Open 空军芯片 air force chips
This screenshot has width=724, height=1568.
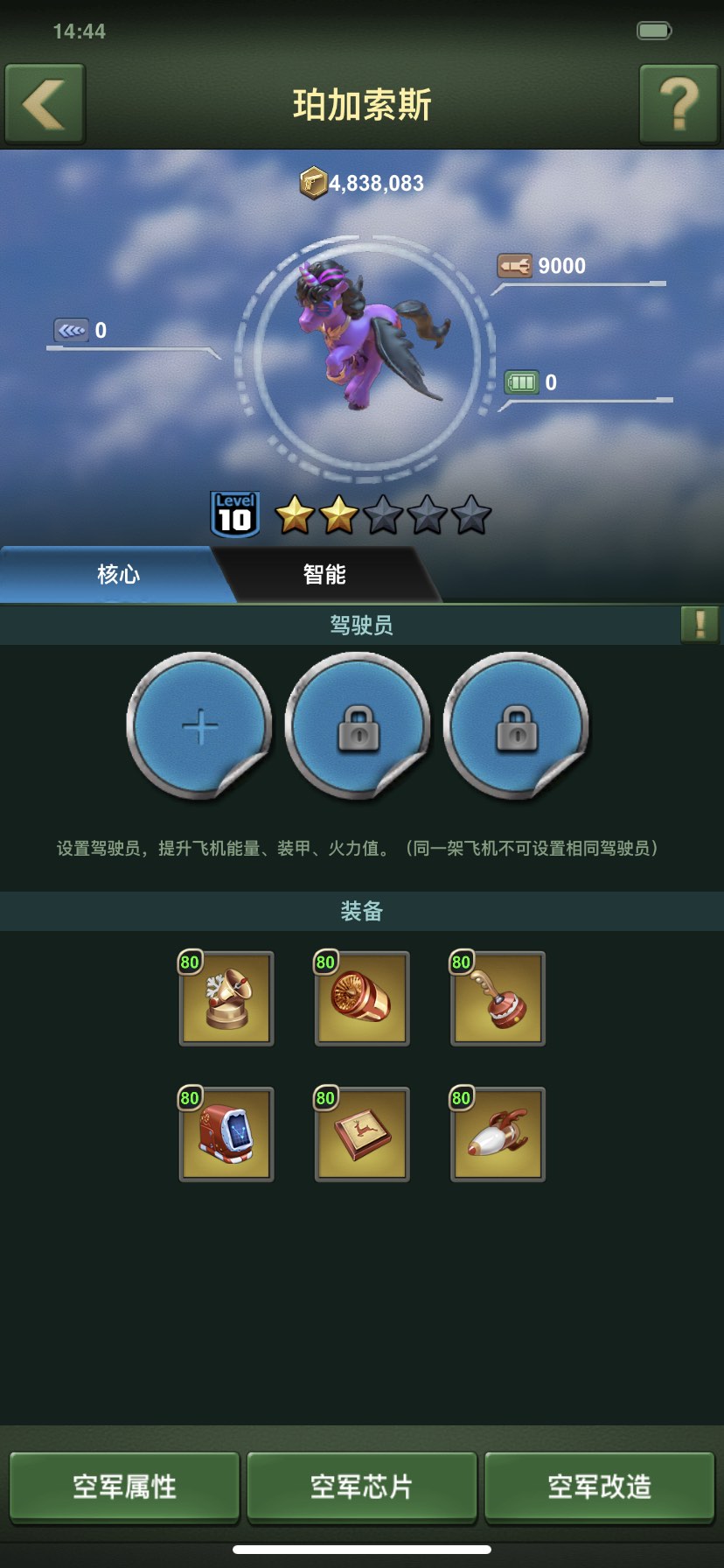[362, 1487]
